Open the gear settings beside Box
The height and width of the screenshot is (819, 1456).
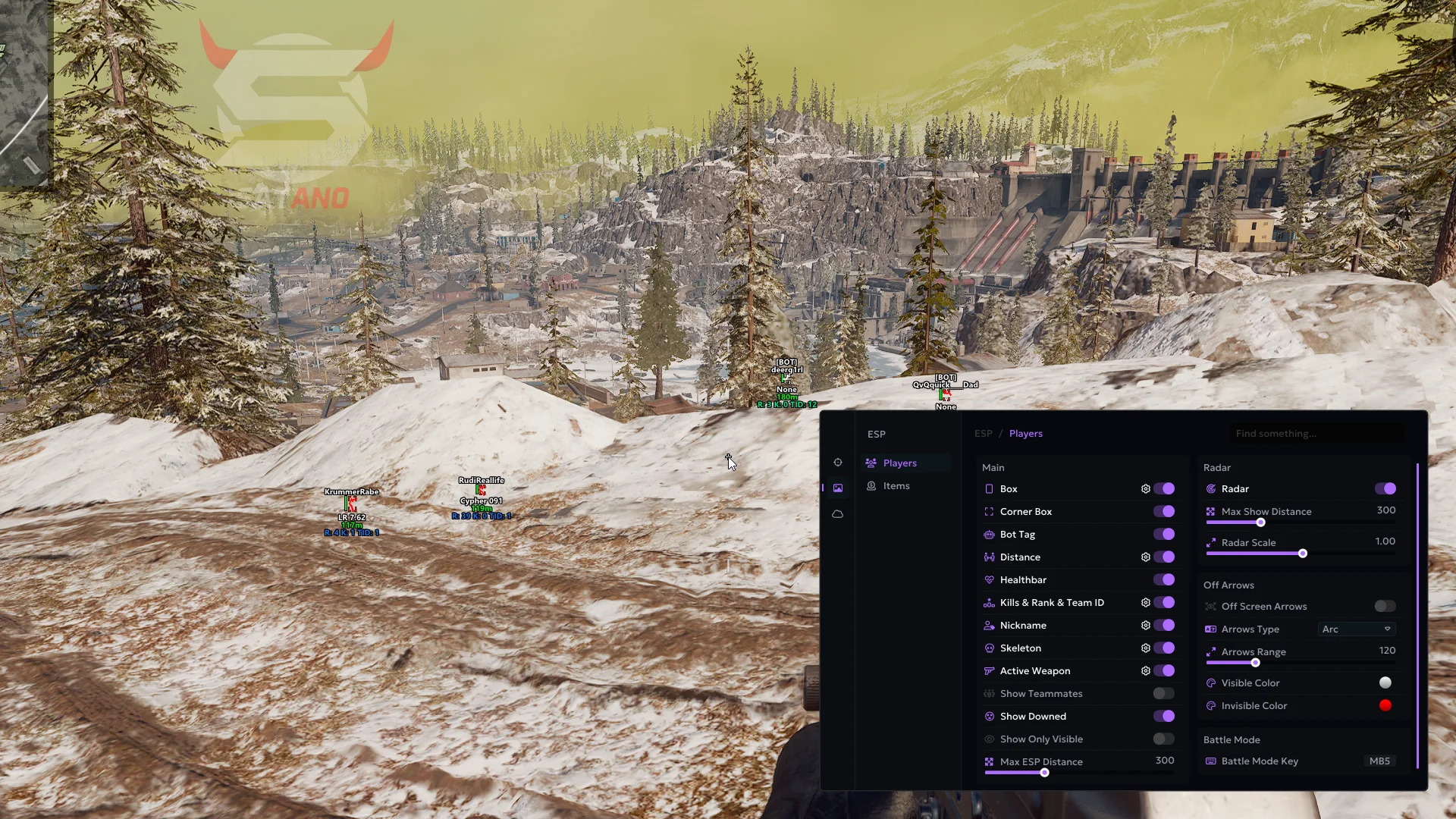(x=1146, y=489)
